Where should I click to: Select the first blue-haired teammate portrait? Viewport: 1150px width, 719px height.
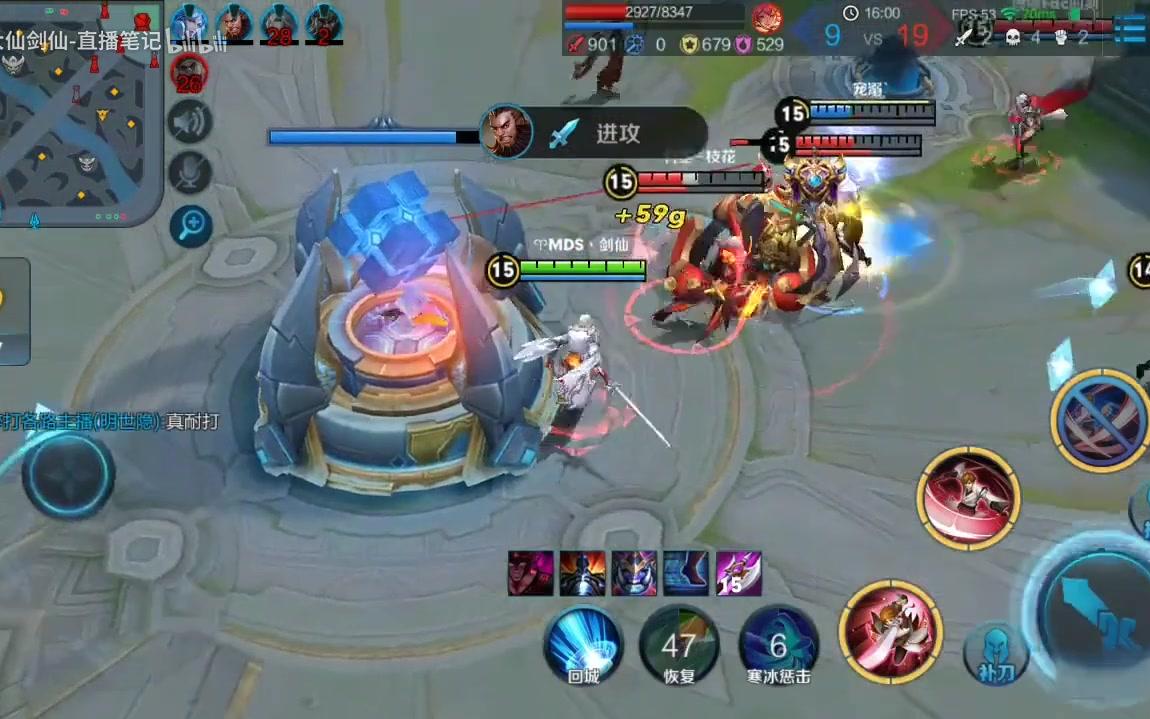(188, 22)
